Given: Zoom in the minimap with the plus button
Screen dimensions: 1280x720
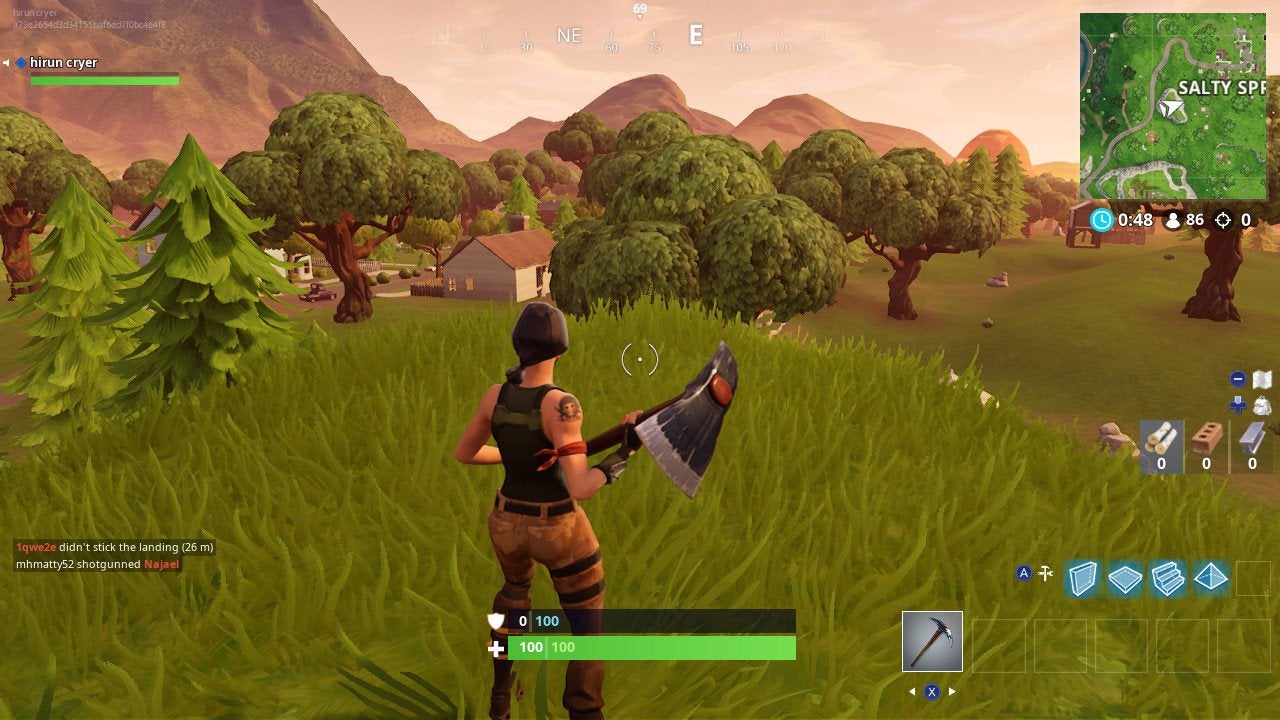Looking at the screenshot, I should (1238, 402).
